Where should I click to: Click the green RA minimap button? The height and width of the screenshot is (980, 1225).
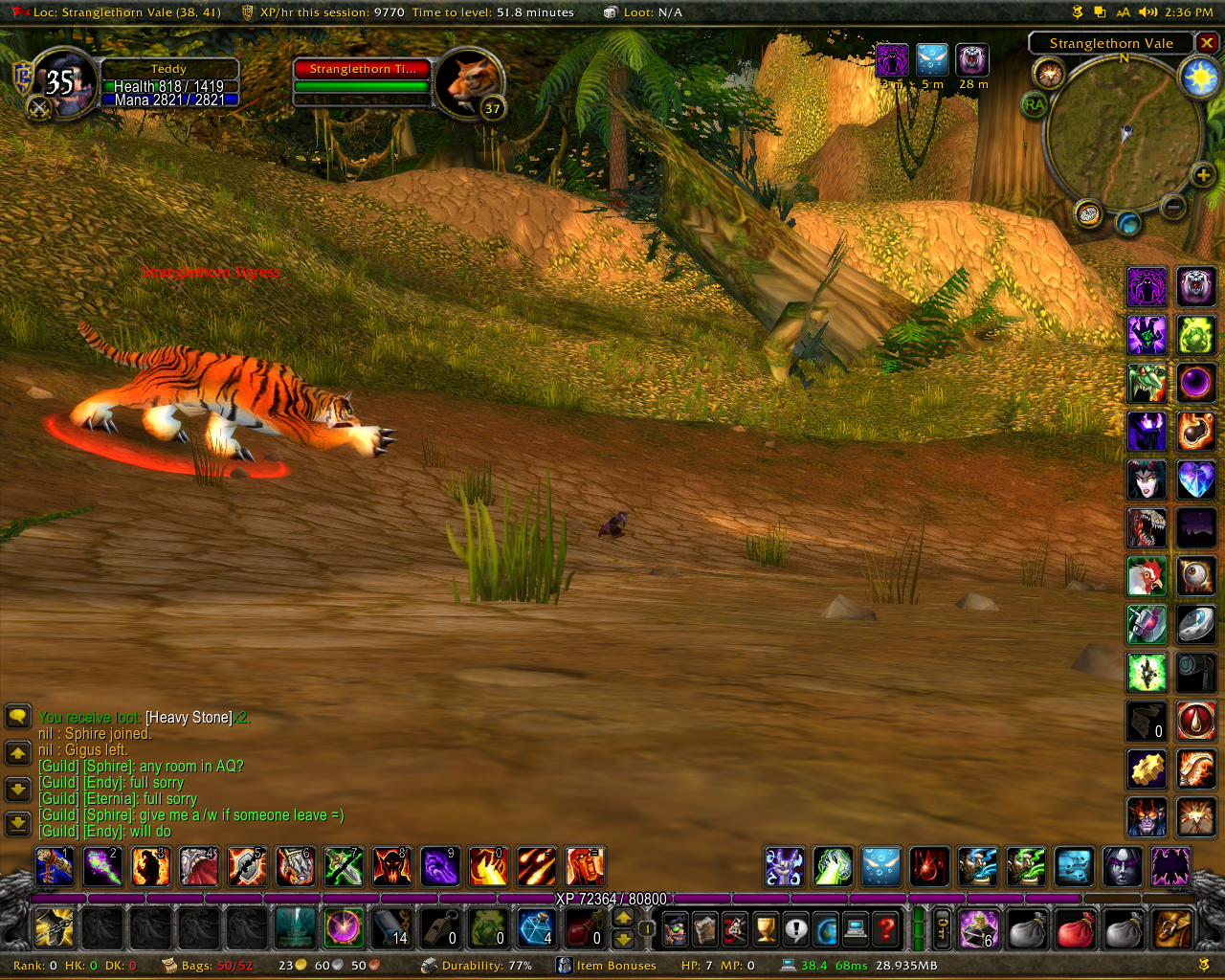coord(1035,104)
